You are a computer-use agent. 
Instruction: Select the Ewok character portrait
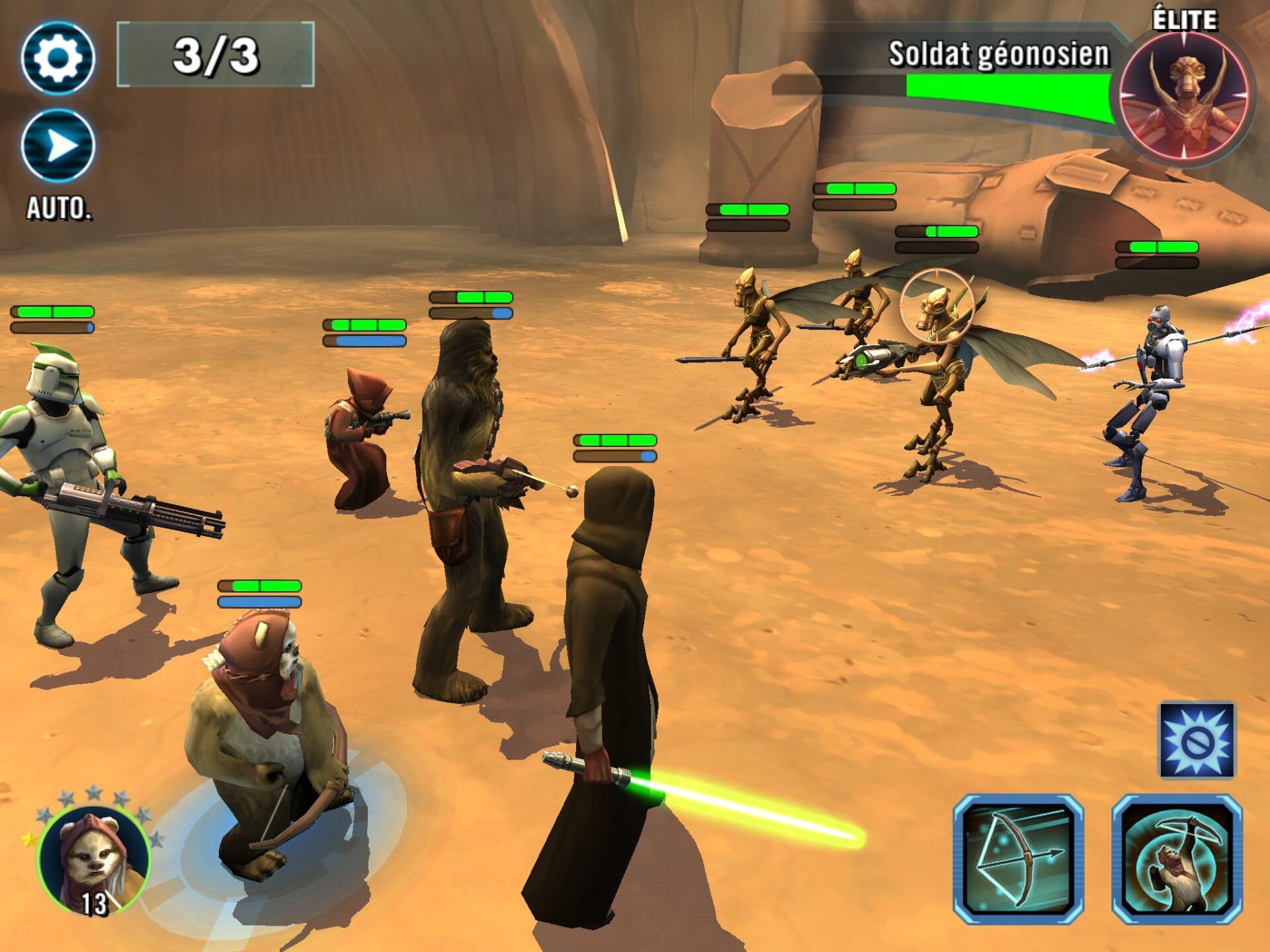pyautogui.click(x=94, y=859)
